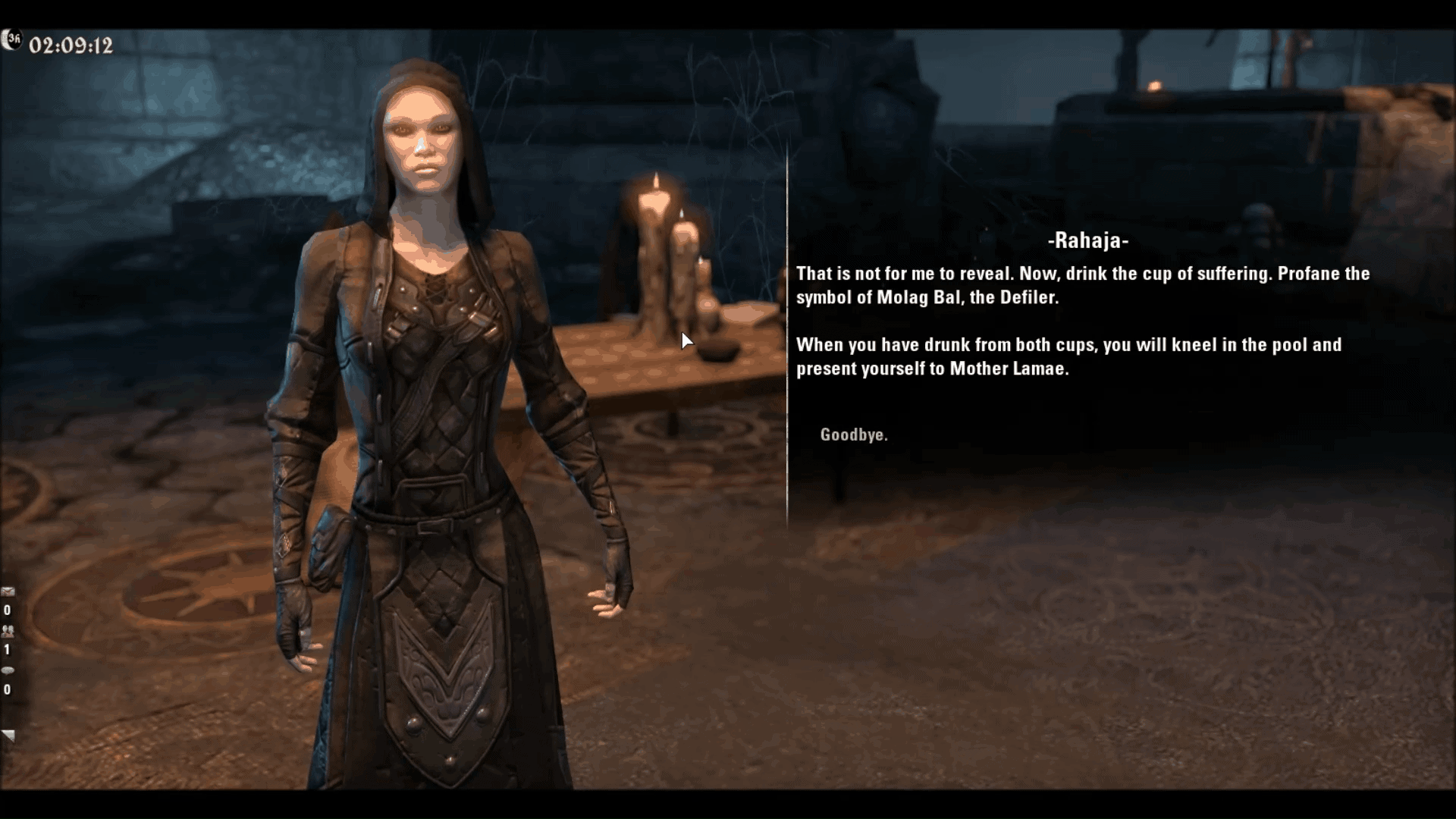1456x819 pixels.
Task: Click the group counter showing 1
Action: coord(8,651)
